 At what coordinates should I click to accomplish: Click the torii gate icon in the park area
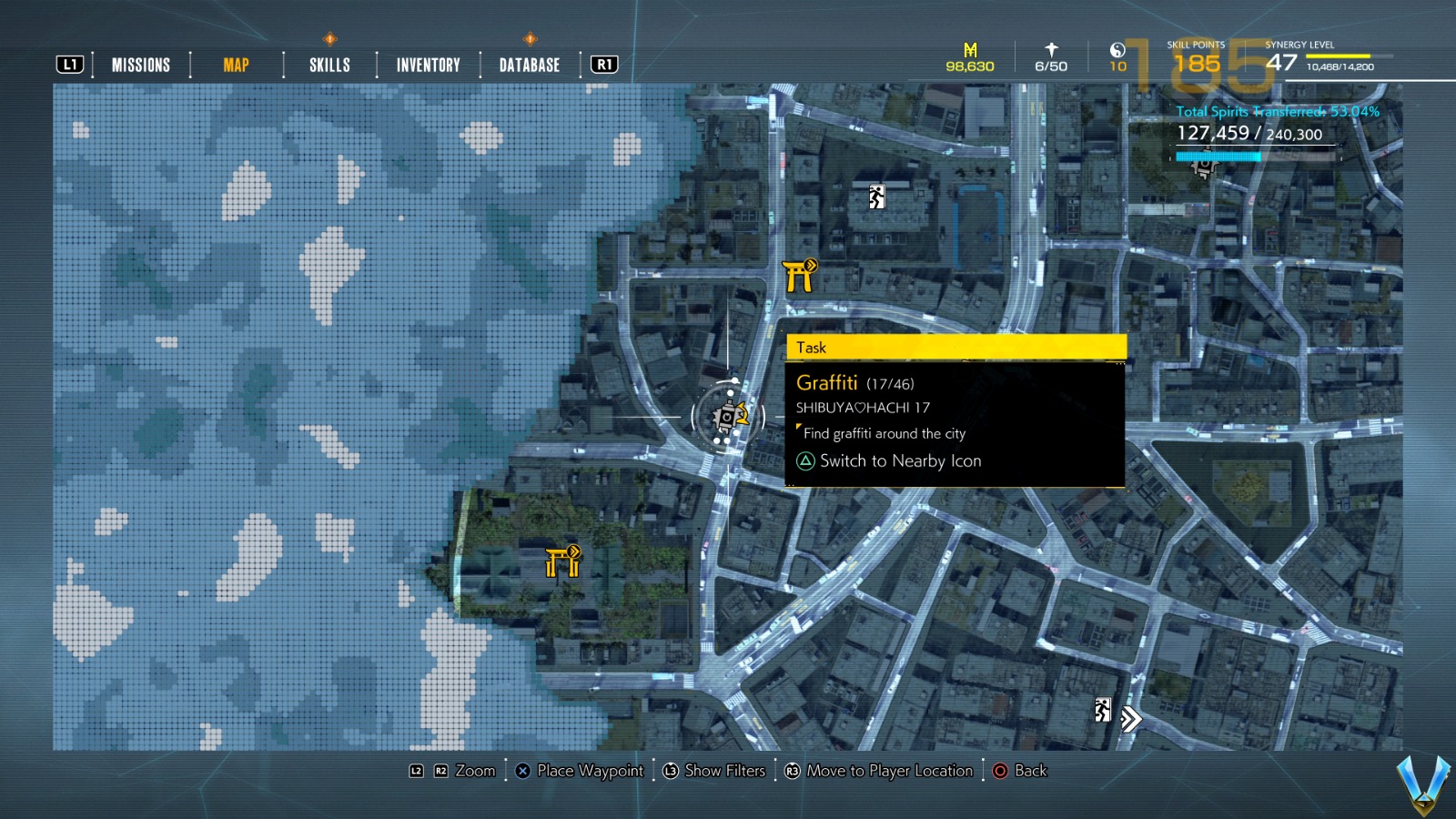click(x=561, y=564)
